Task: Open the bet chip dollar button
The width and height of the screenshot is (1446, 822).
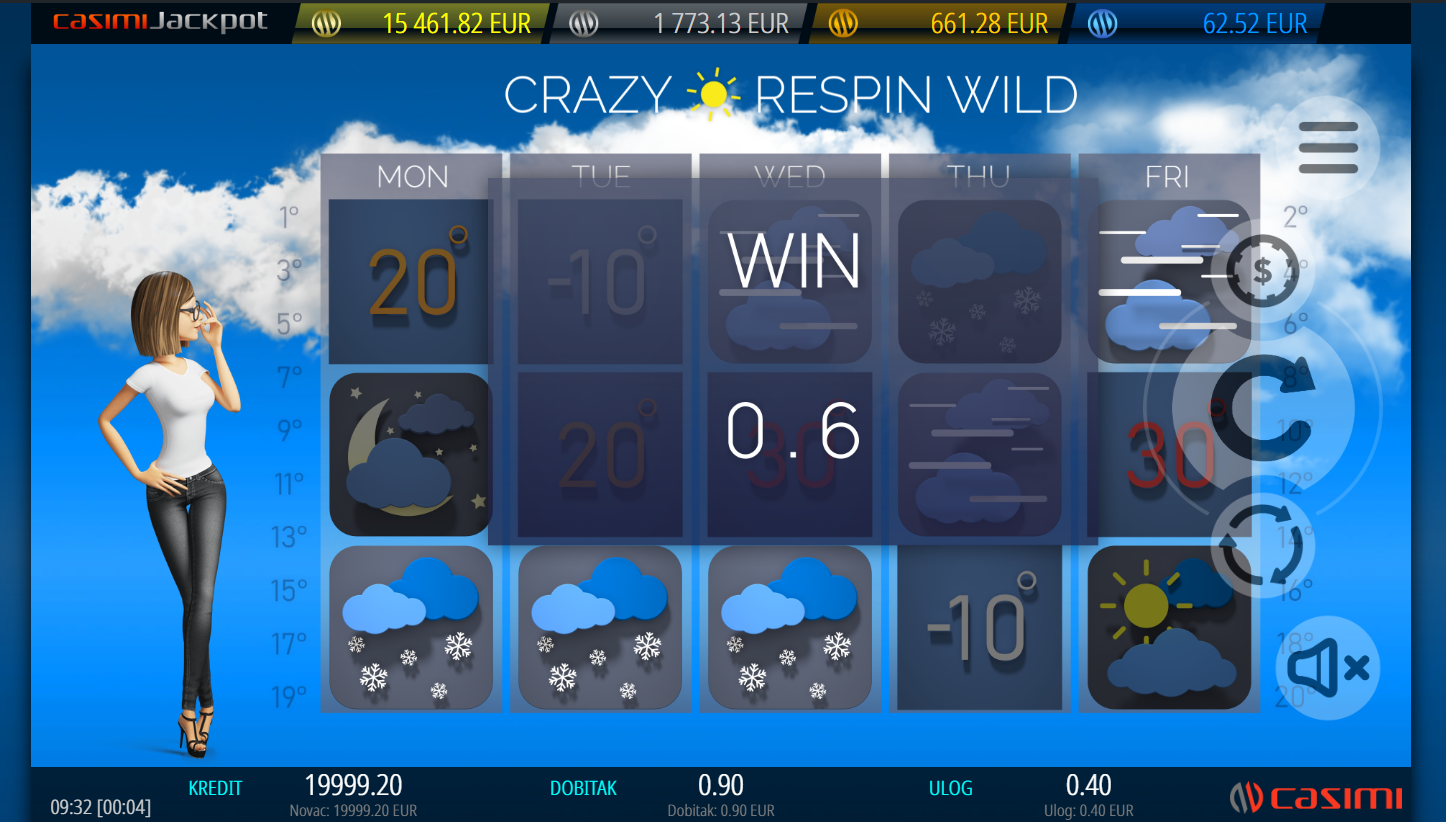Action: click(1262, 271)
